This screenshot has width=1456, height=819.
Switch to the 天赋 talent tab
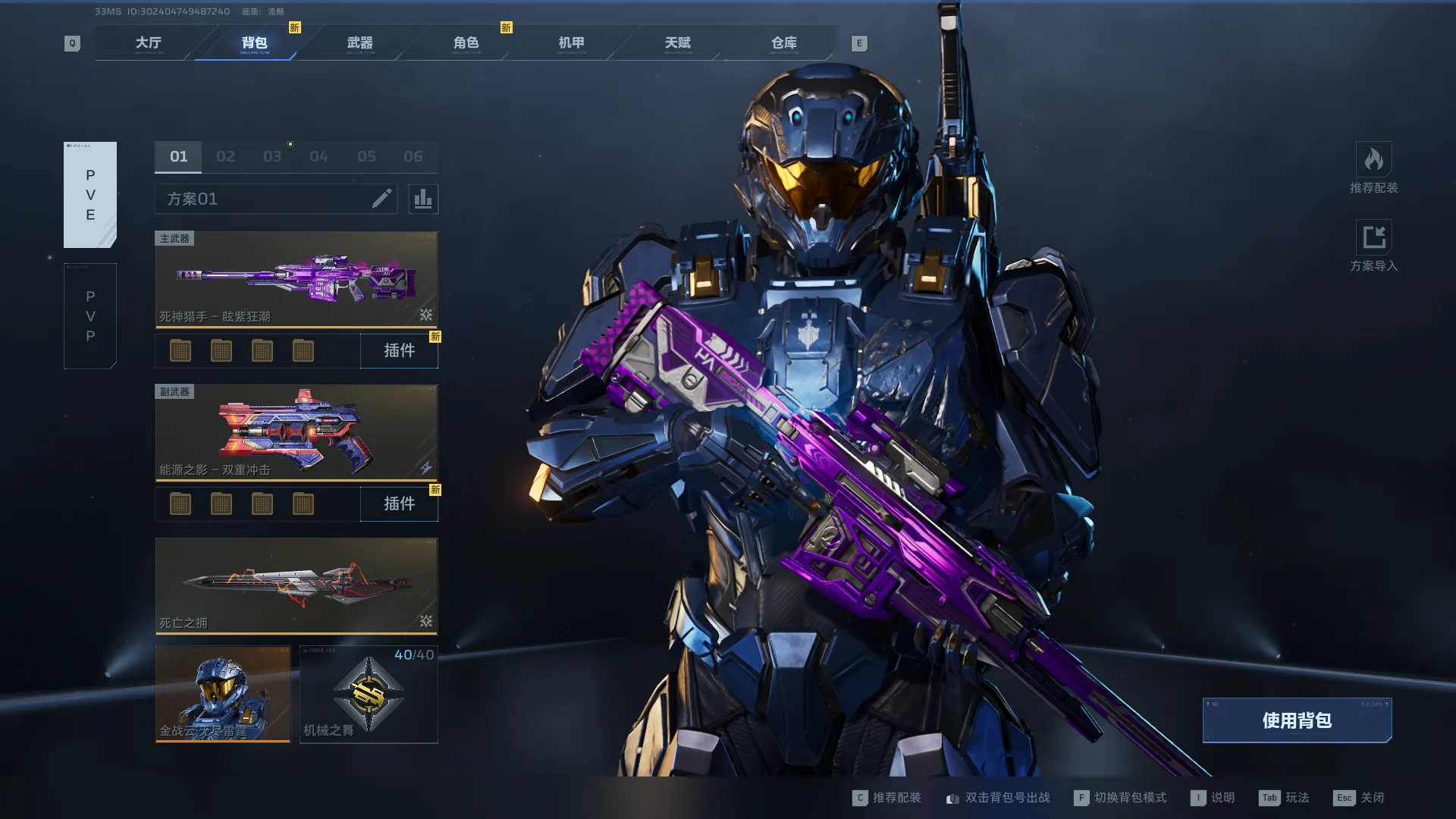[677, 43]
